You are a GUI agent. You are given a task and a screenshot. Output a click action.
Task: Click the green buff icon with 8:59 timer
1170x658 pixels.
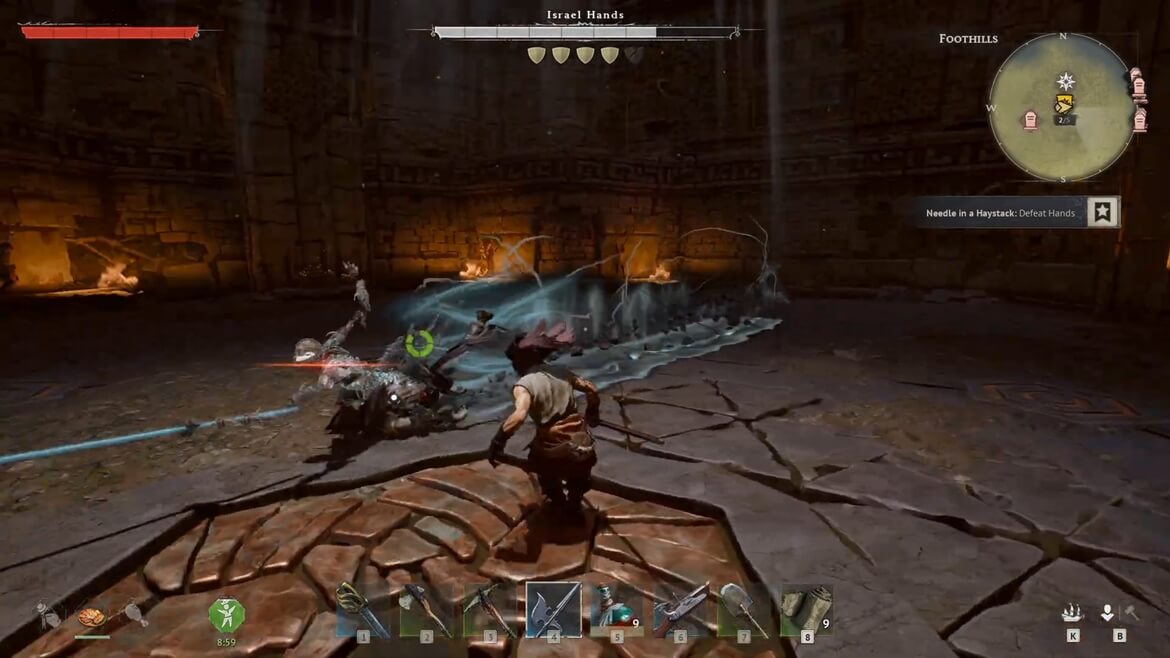(x=226, y=613)
